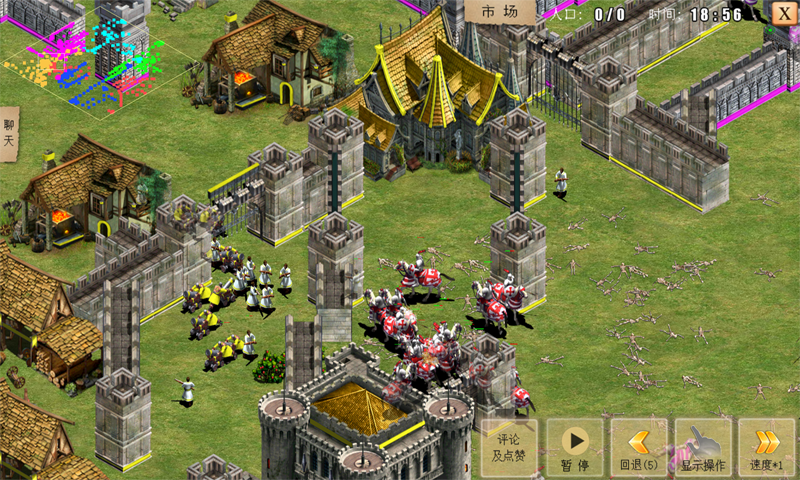Open the 市场 (Market) button

point(500,12)
